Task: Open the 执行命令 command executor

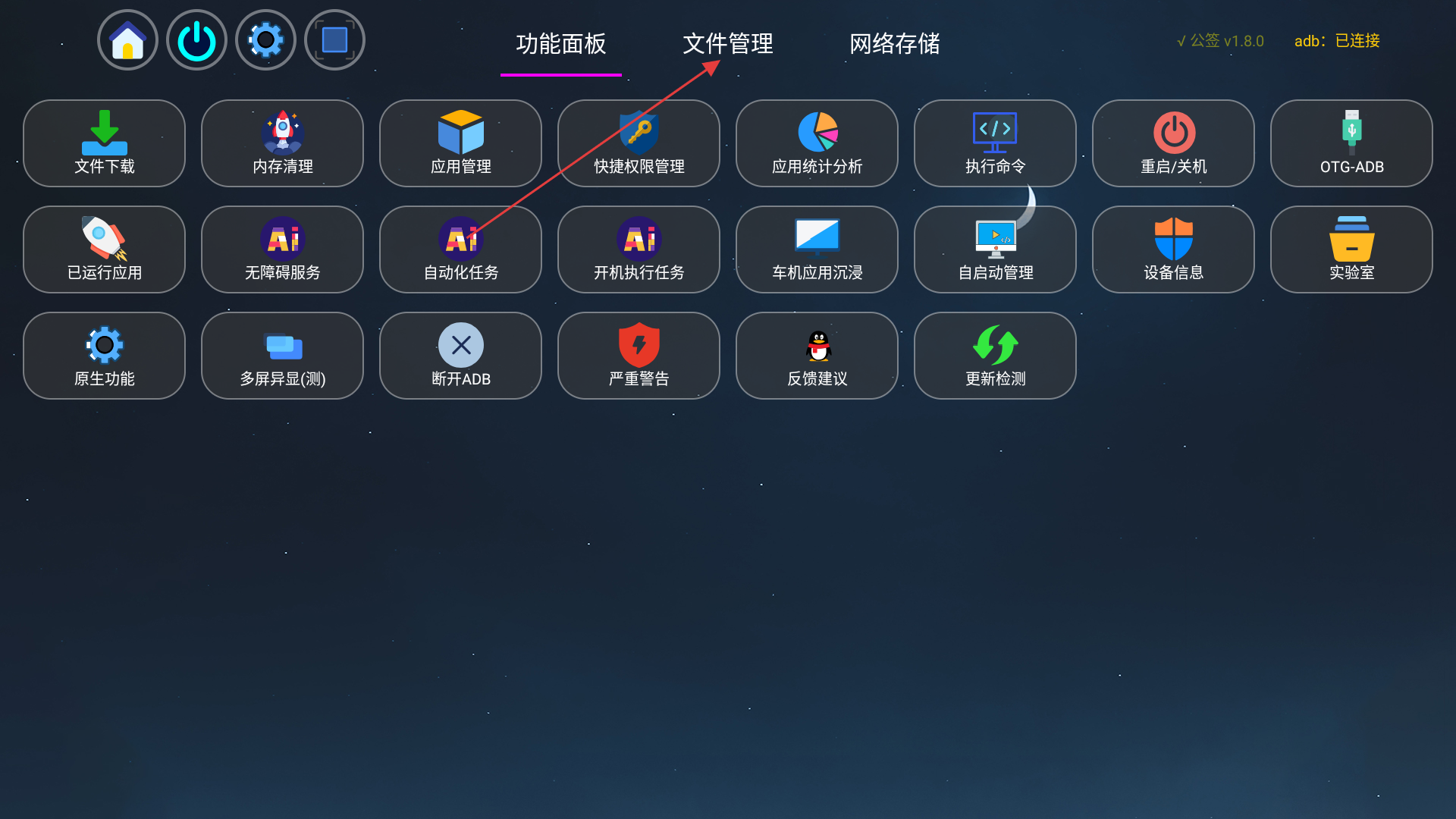Action: [x=995, y=143]
